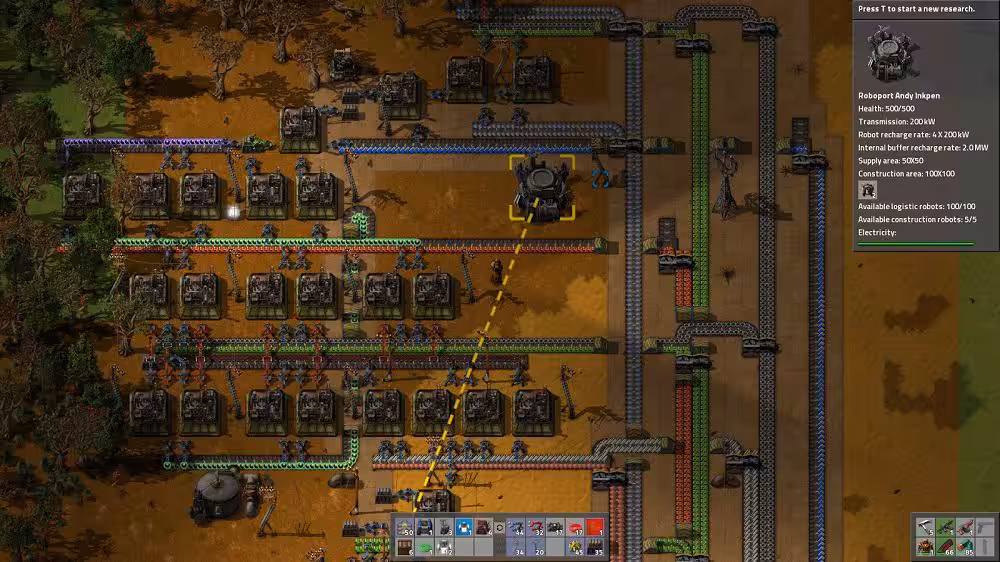Select the green gun weapon slot

pos(946,527)
